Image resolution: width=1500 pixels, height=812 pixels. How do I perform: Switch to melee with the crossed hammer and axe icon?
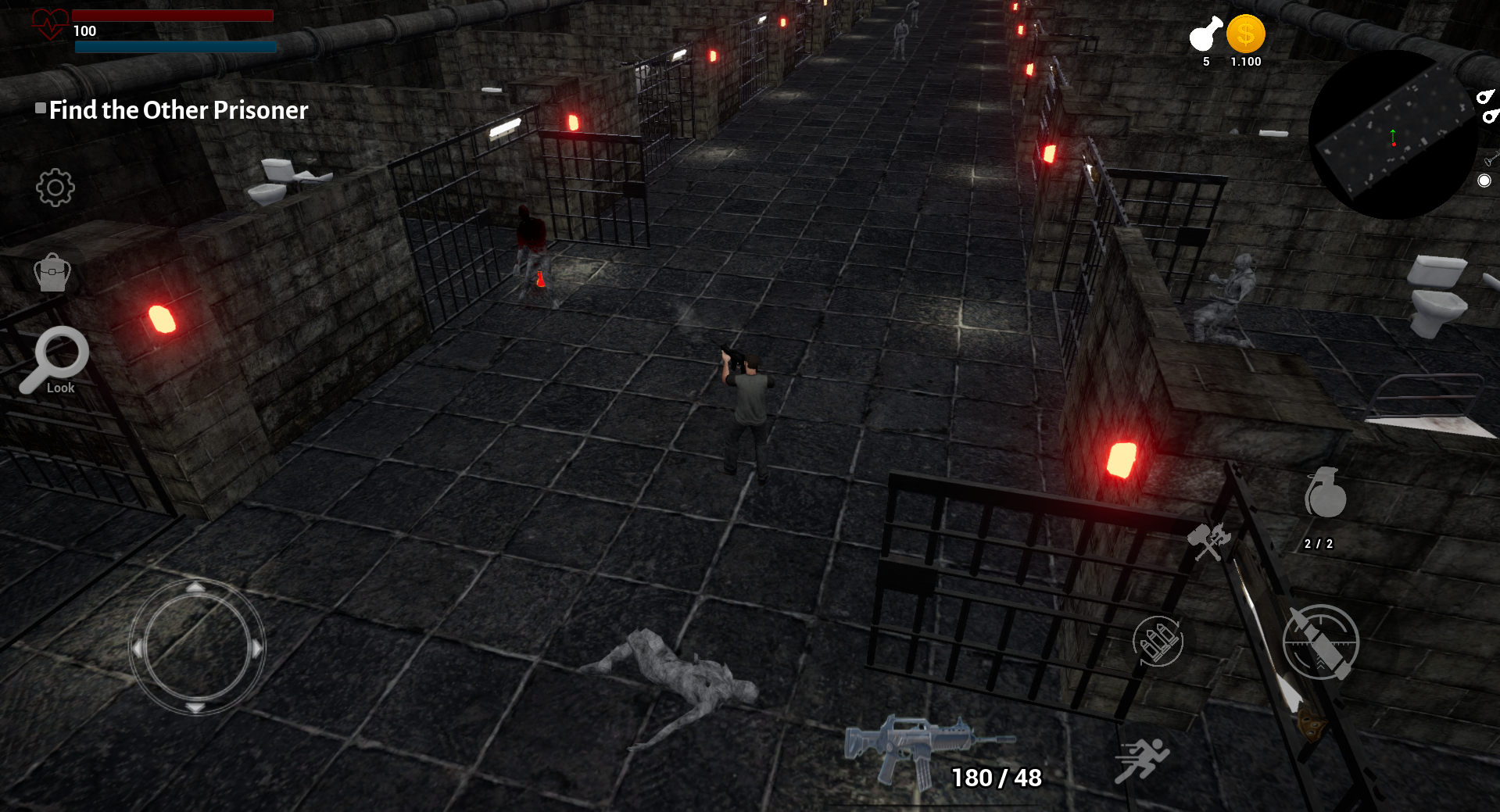1208,541
